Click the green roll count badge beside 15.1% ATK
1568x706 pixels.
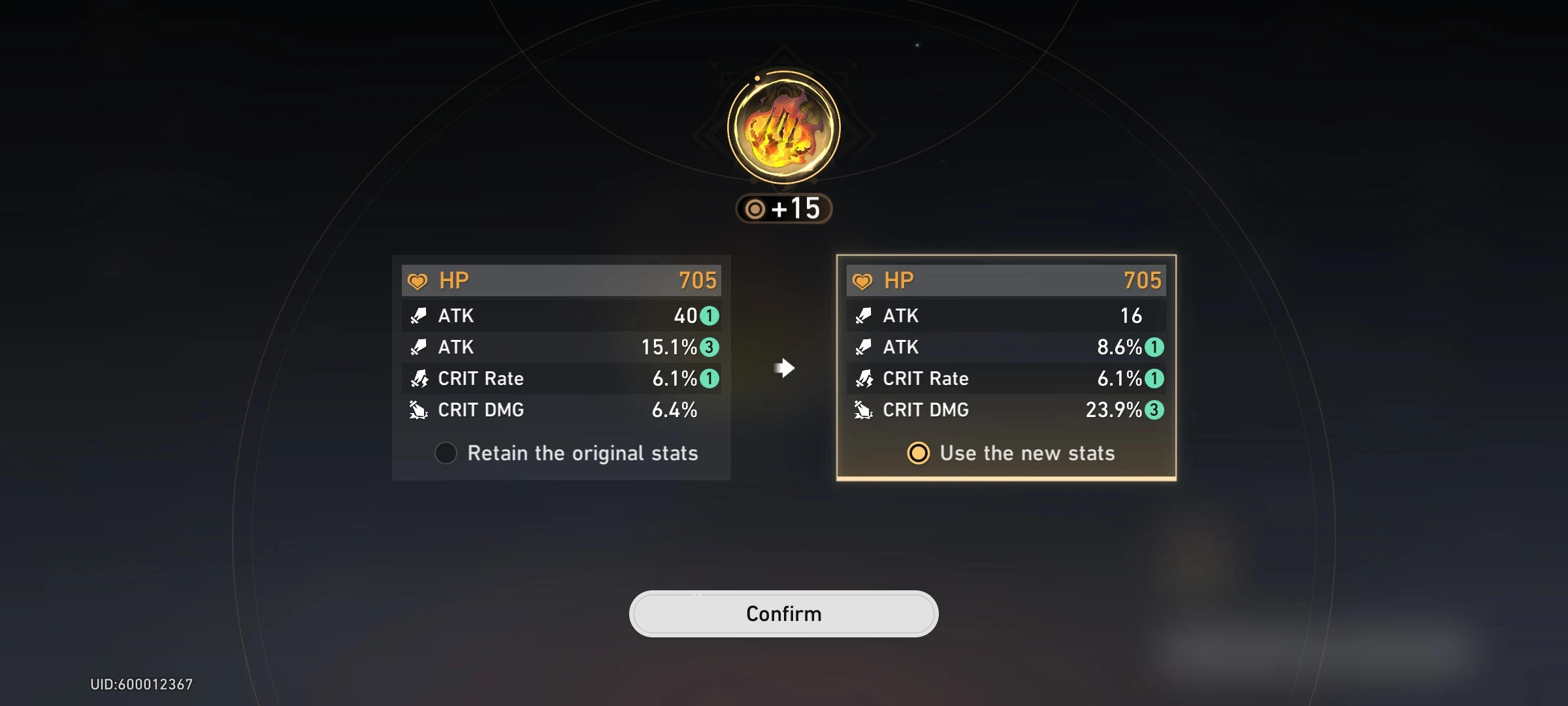click(x=710, y=347)
